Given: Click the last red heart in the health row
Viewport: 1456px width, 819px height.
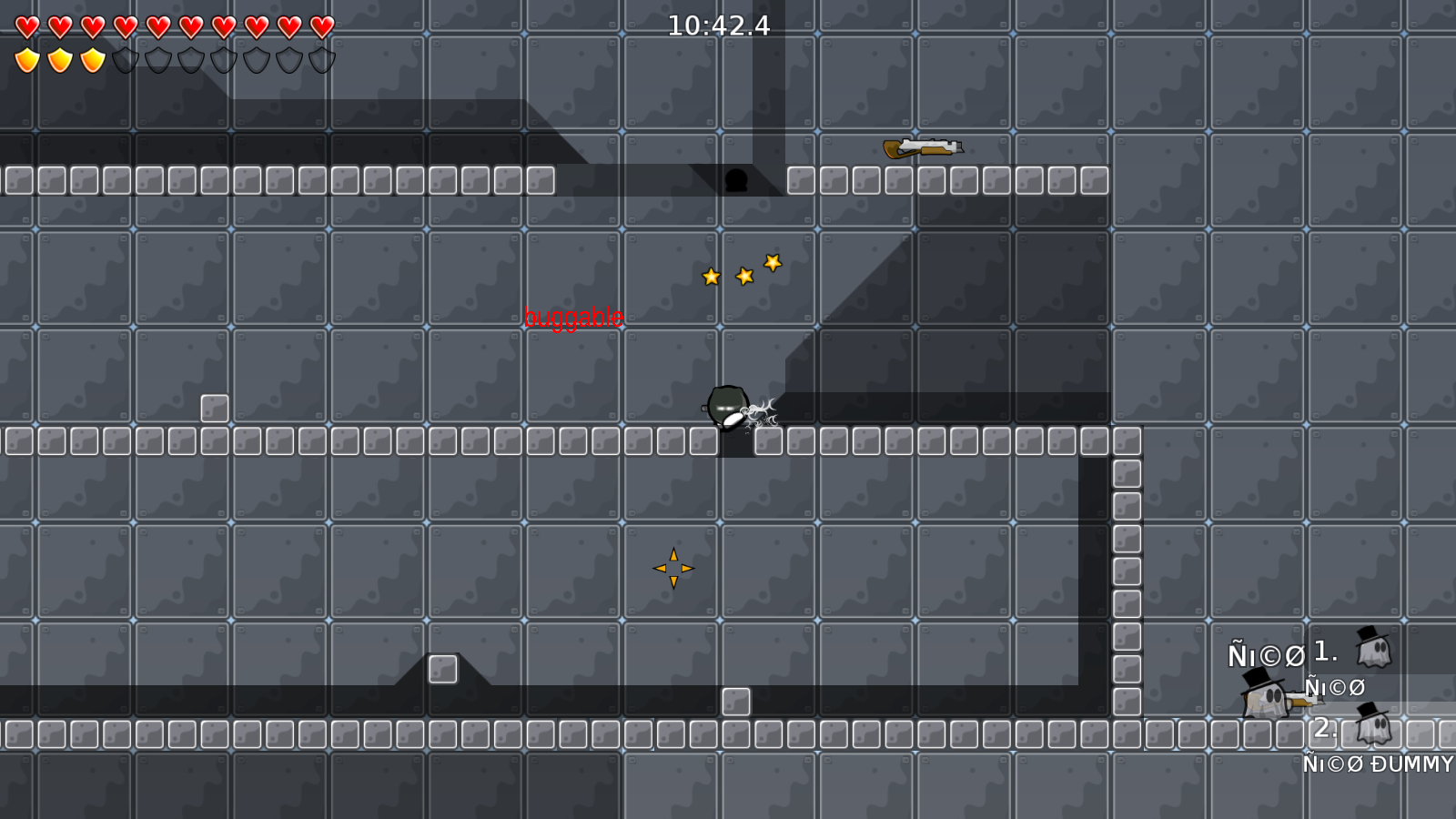Looking at the screenshot, I should (320, 26).
